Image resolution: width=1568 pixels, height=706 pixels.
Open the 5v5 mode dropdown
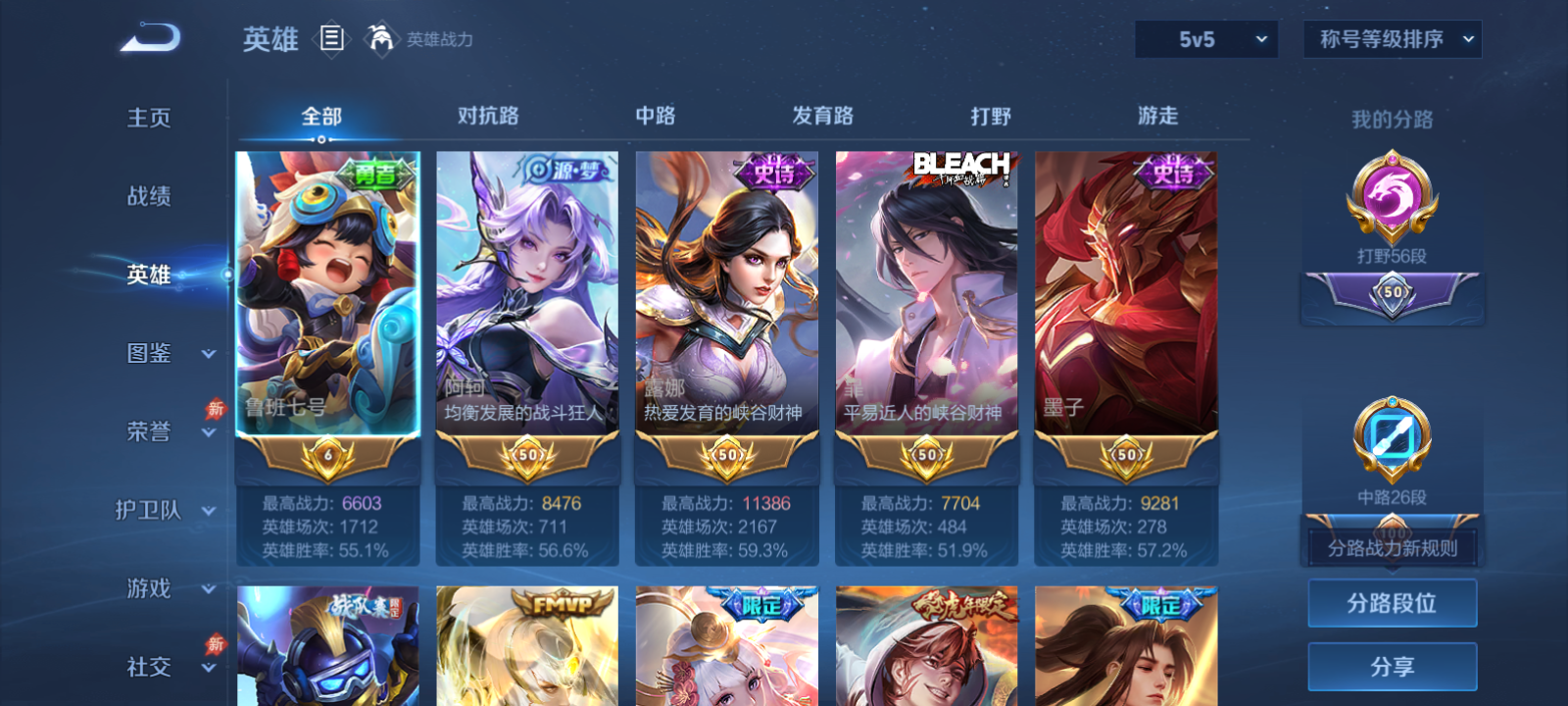[x=1206, y=39]
